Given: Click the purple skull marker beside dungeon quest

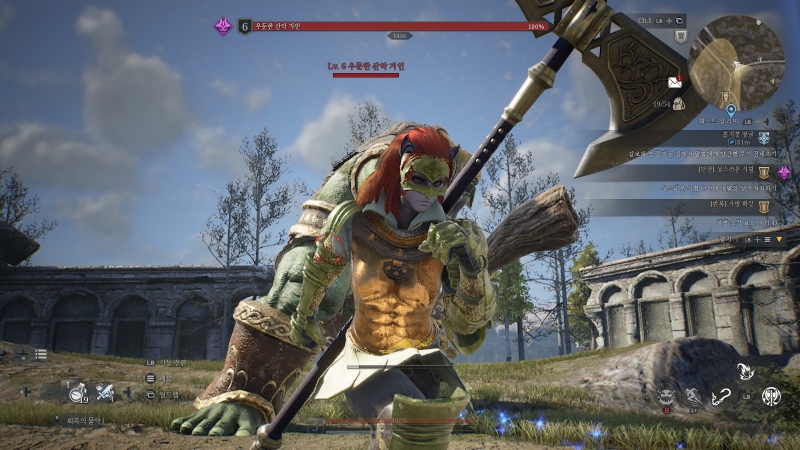Looking at the screenshot, I should coord(784,172).
